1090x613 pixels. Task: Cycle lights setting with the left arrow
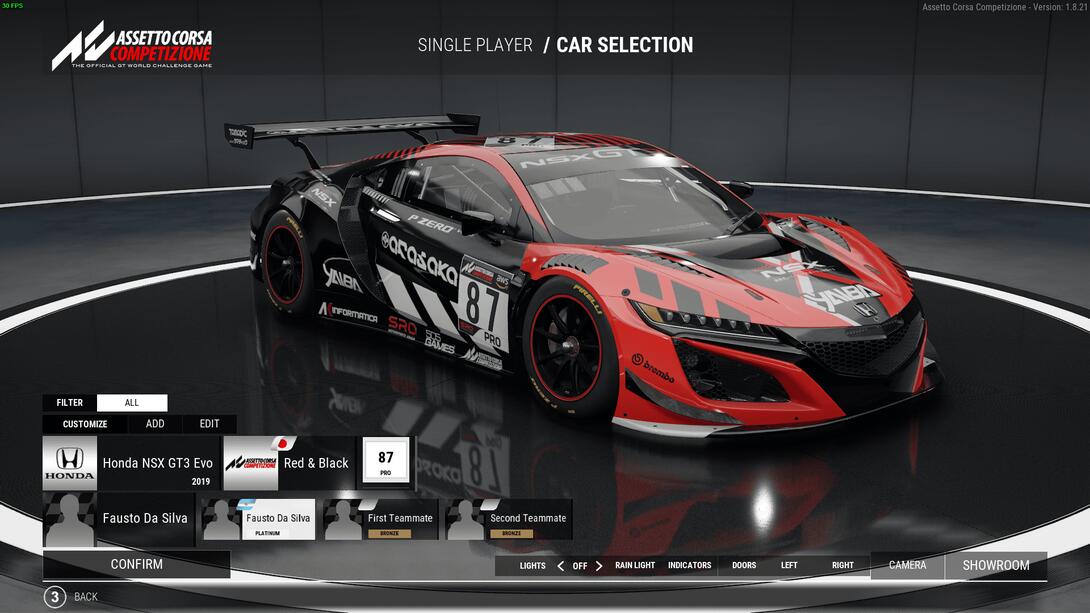pos(560,566)
